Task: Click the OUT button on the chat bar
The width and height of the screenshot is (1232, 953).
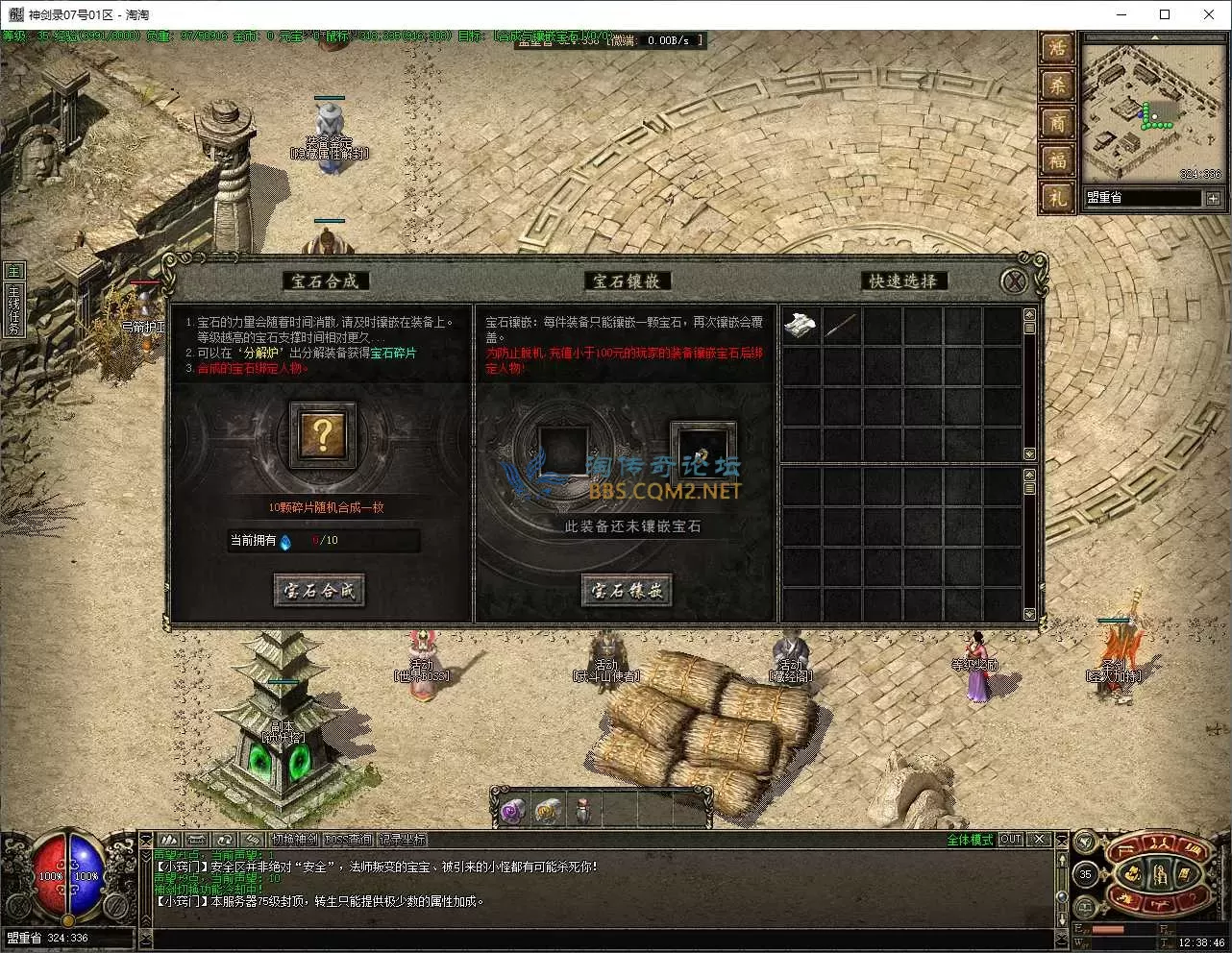Action: click(1010, 840)
